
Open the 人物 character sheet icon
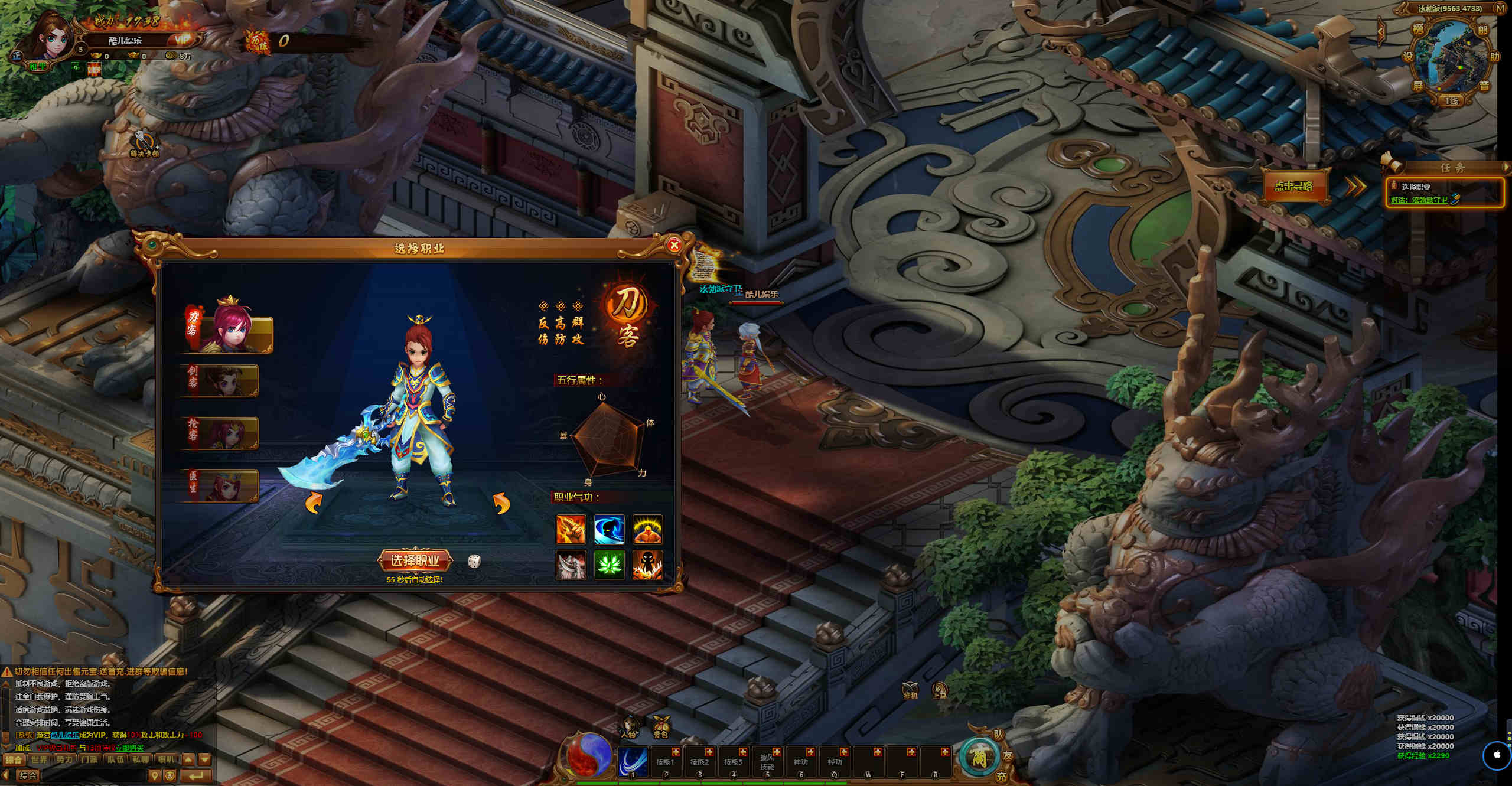tap(628, 727)
